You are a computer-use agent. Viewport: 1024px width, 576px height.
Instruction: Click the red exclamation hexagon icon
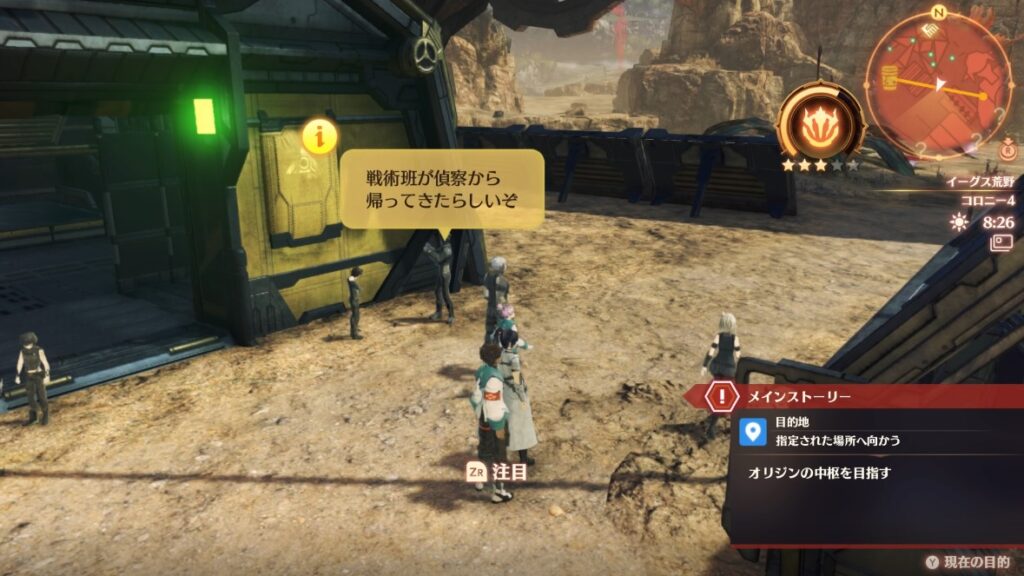[x=721, y=396]
